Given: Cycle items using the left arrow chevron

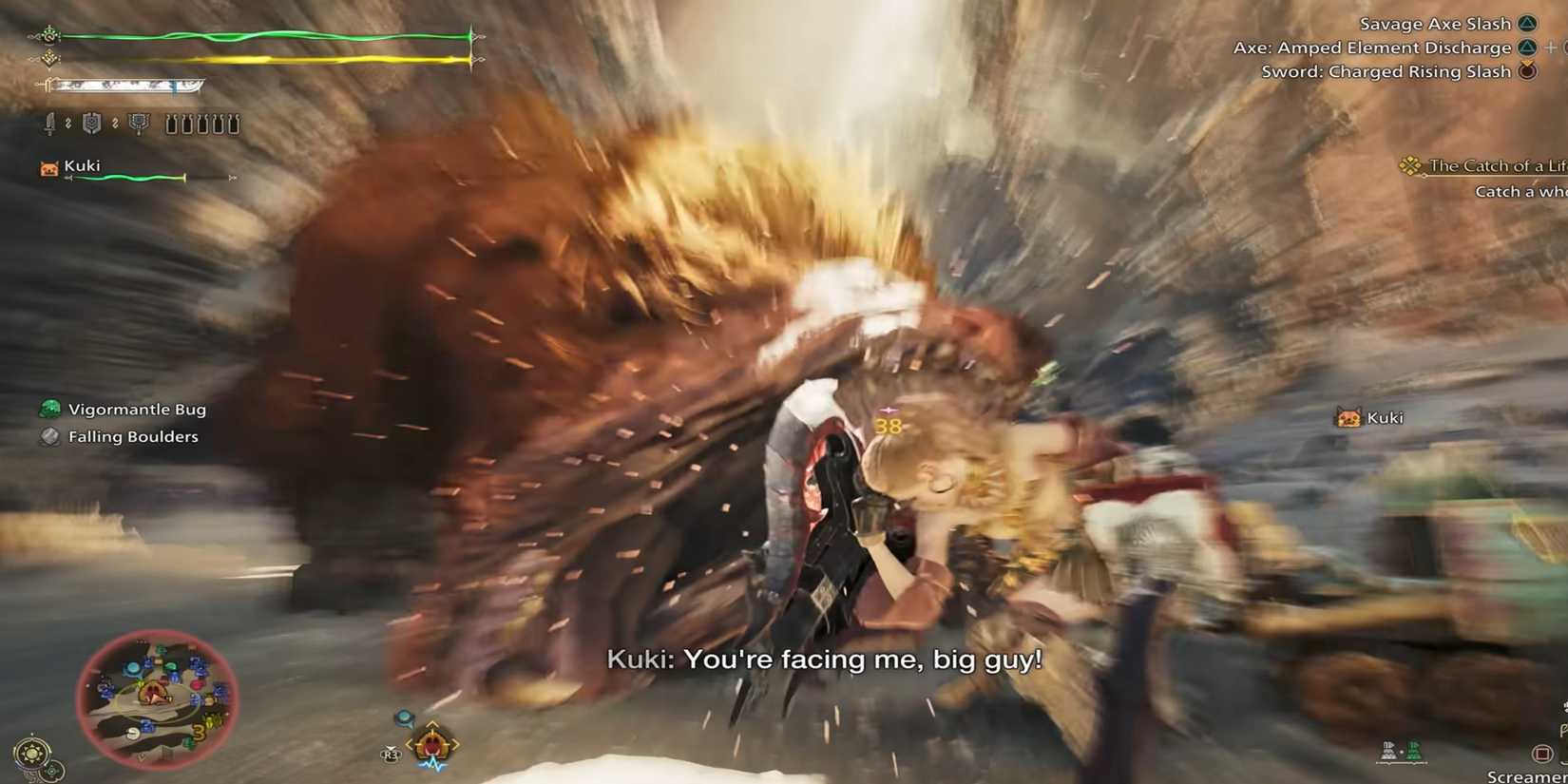Looking at the screenshot, I should (410, 743).
